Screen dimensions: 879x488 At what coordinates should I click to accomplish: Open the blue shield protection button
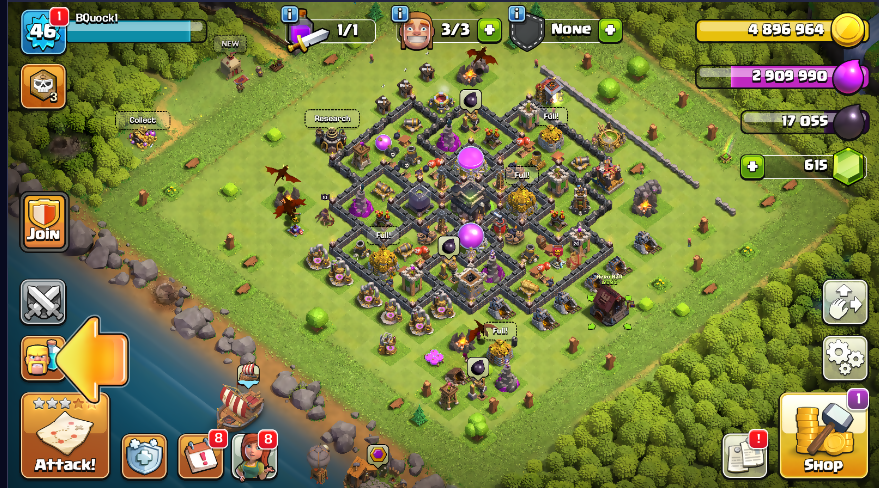[144, 455]
